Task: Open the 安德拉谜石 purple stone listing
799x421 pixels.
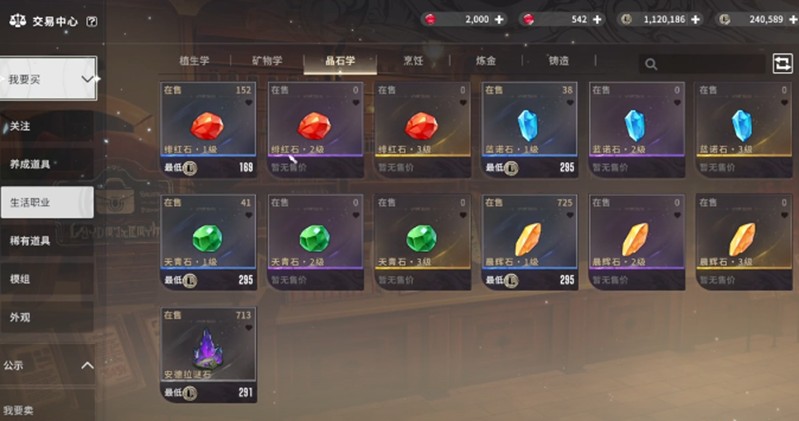Action: click(208, 354)
